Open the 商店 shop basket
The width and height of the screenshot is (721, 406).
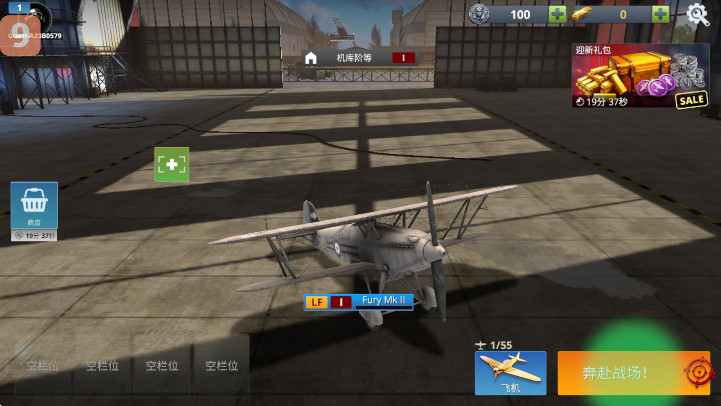click(34, 207)
